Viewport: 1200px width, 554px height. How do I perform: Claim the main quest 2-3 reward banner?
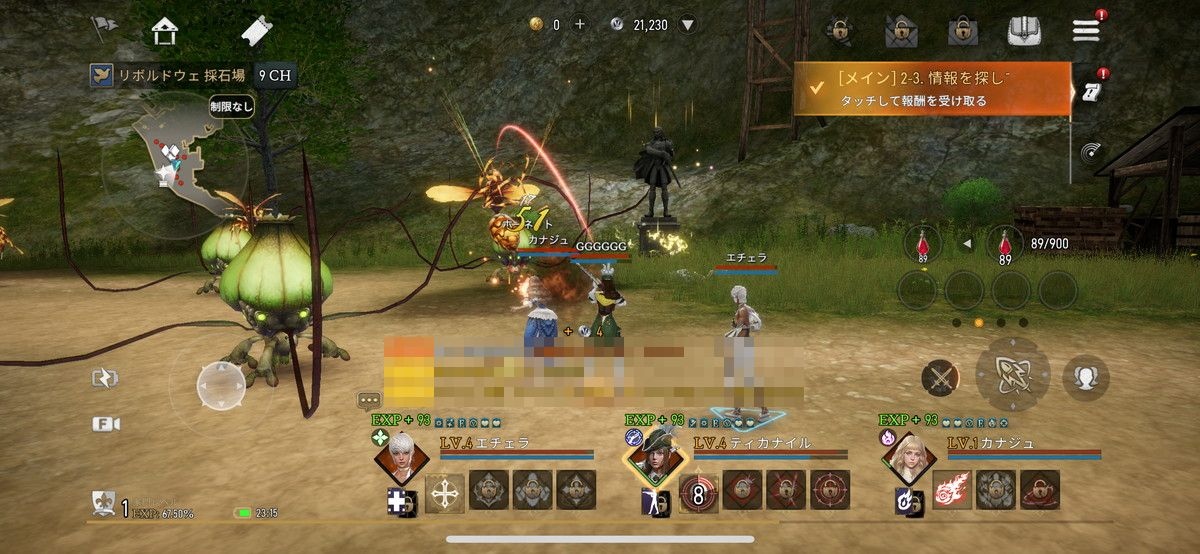[x=931, y=88]
